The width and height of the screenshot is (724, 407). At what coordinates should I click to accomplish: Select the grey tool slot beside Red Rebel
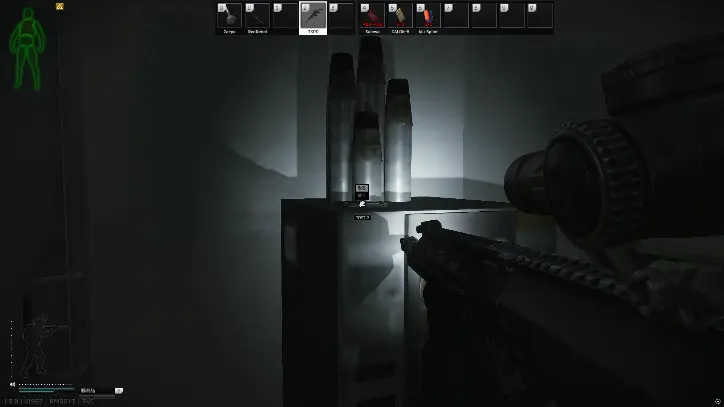point(229,17)
